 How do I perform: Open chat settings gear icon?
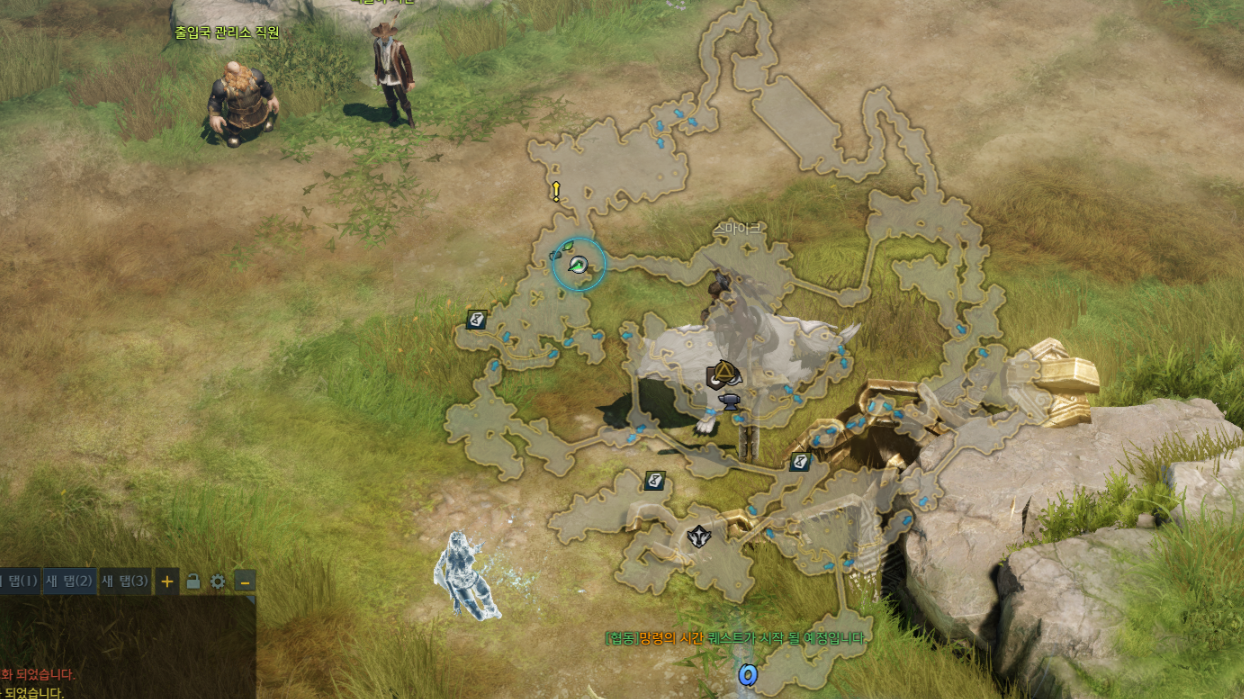point(217,581)
